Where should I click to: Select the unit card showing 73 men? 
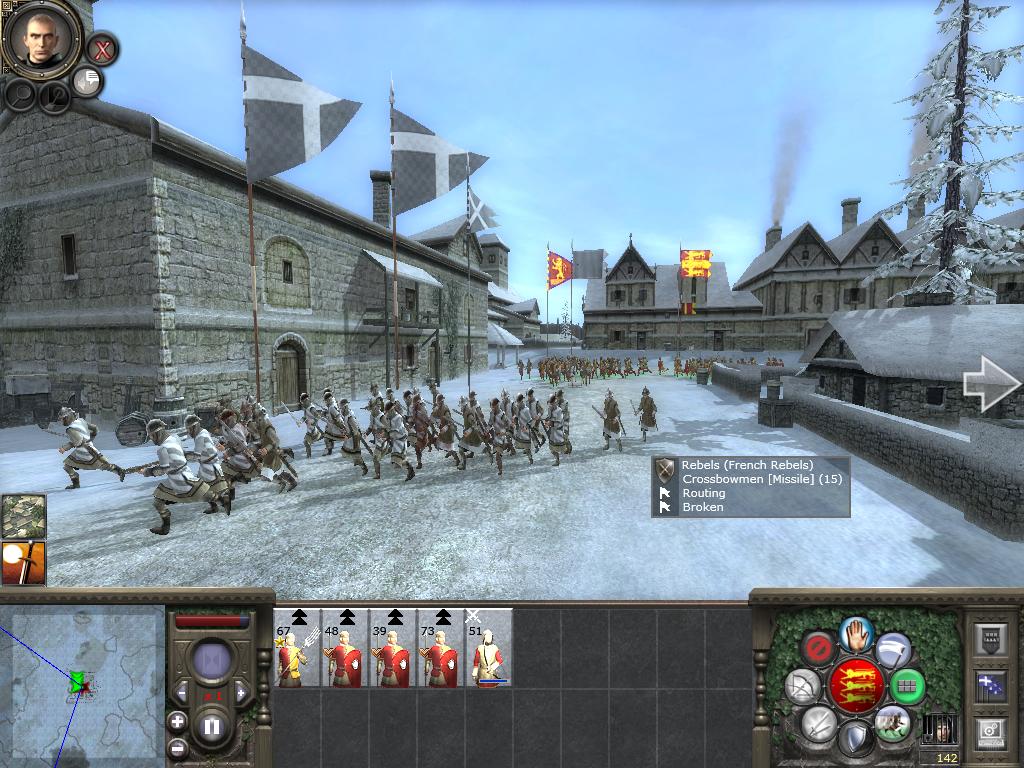(440, 648)
